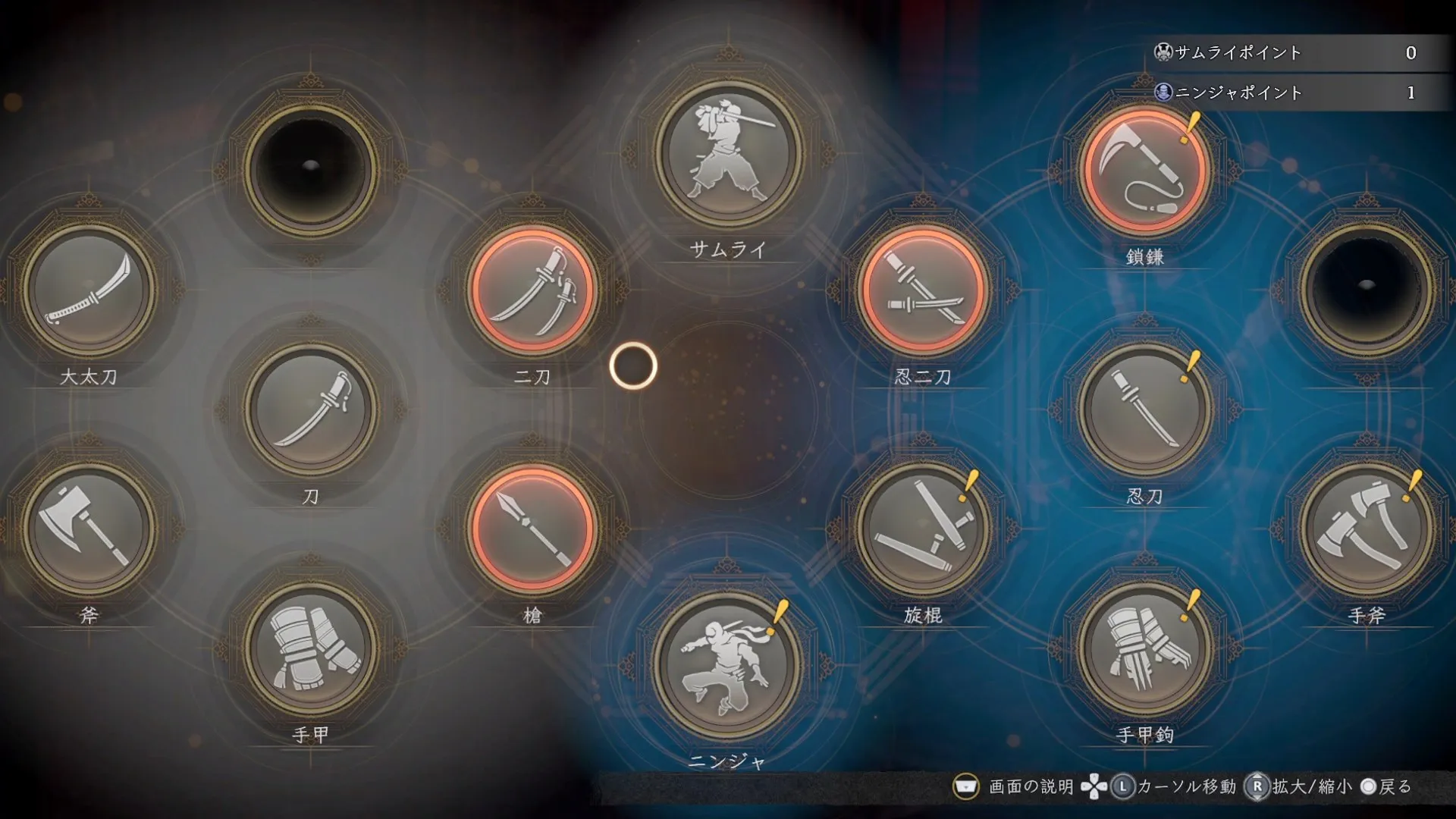Choose the 大太刀 odachi weapon node

89,290
